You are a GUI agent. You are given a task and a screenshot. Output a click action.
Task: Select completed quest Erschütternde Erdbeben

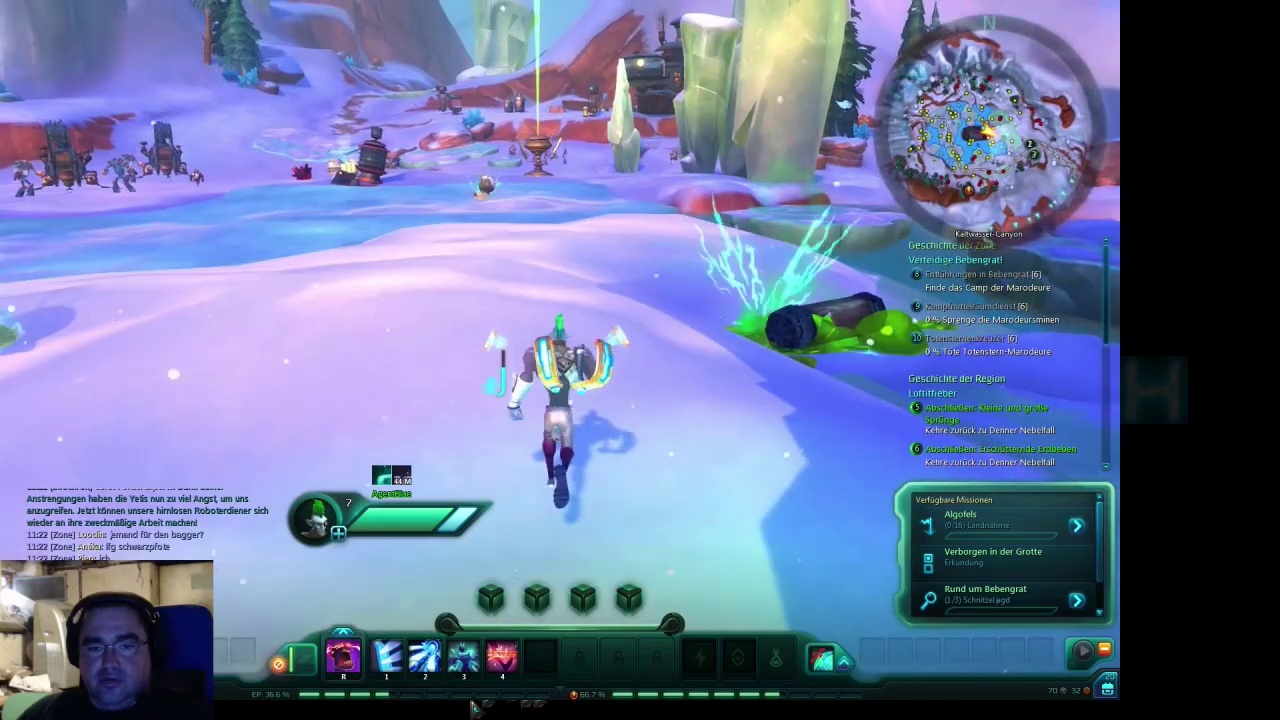pos(1000,449)
